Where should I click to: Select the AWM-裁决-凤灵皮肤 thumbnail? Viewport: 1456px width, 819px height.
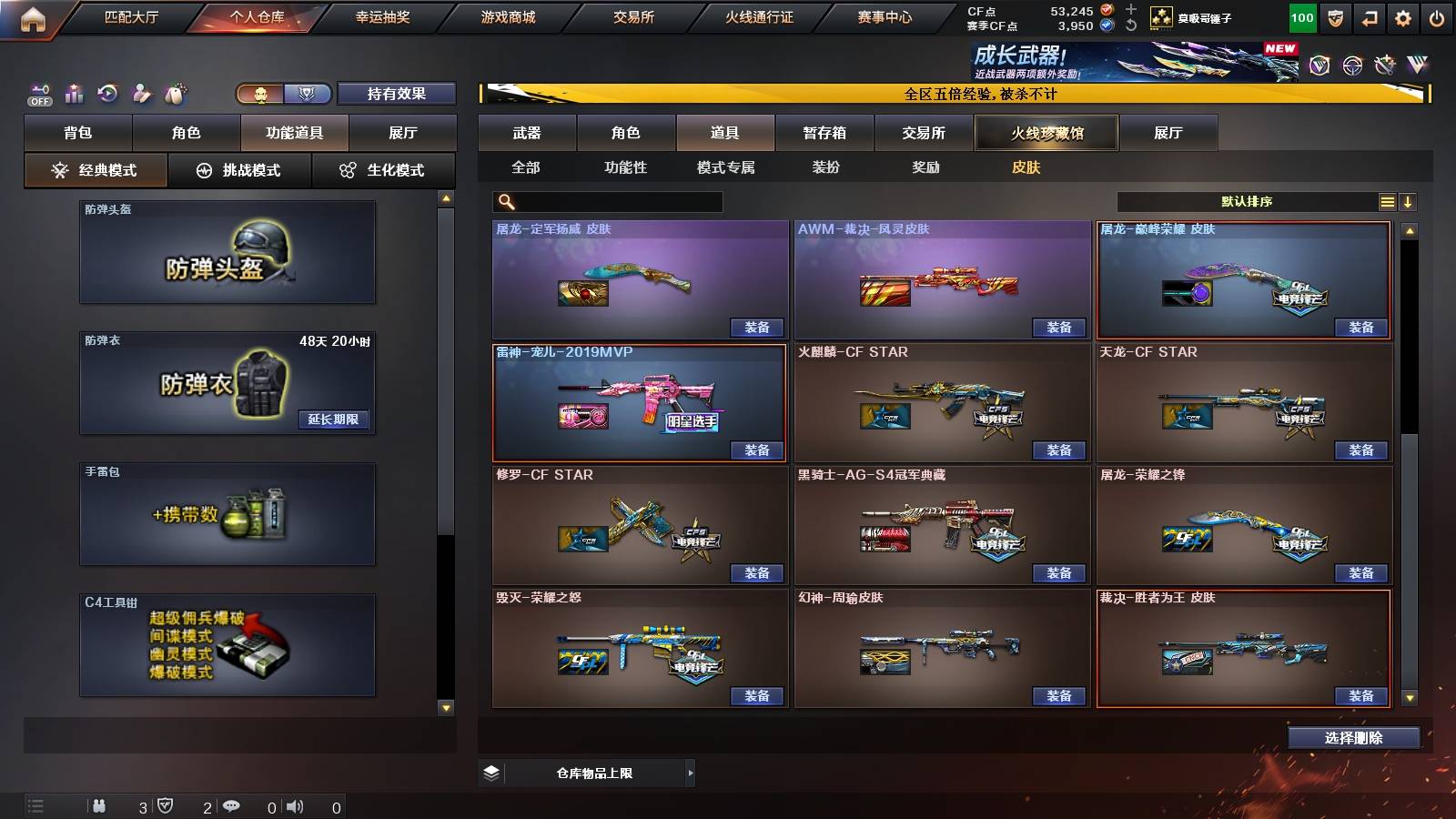pos(942,278)
